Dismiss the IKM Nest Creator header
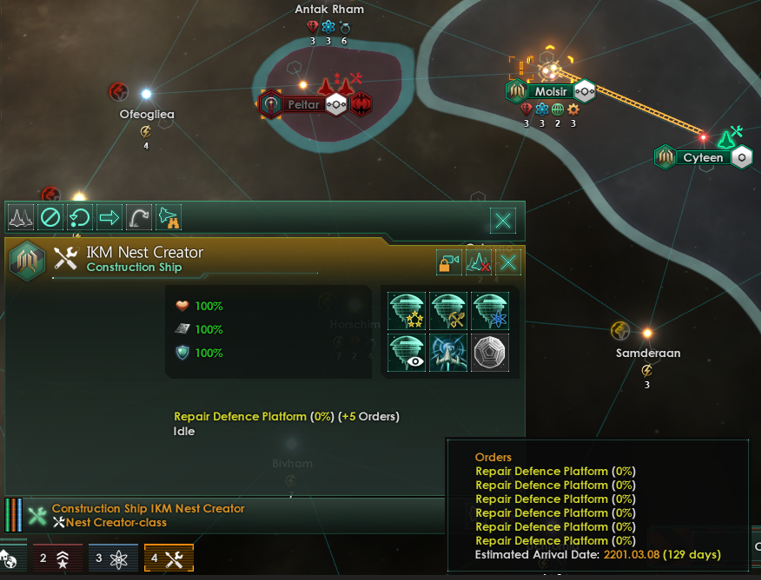 [509, 263]
